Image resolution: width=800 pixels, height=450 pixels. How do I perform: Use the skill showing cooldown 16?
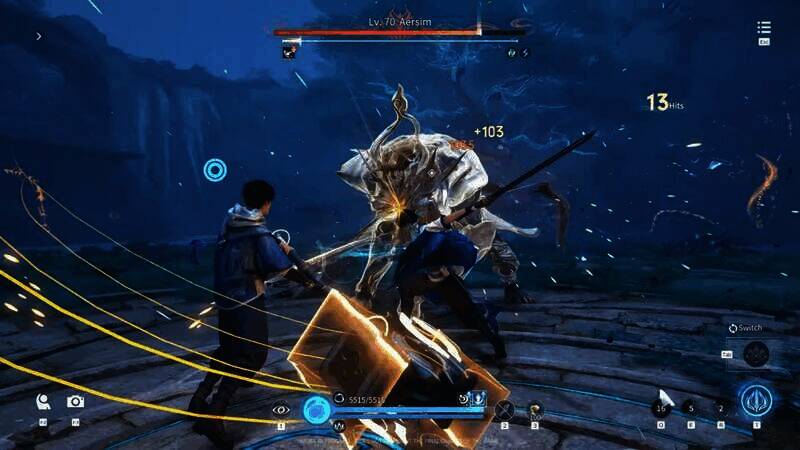(x=660, y=407)
